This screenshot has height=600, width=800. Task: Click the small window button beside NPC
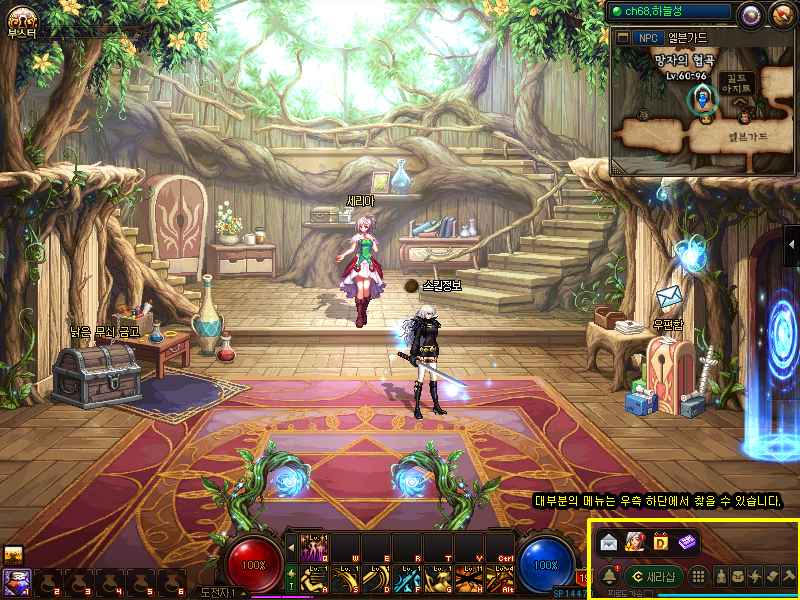(623, 38)
